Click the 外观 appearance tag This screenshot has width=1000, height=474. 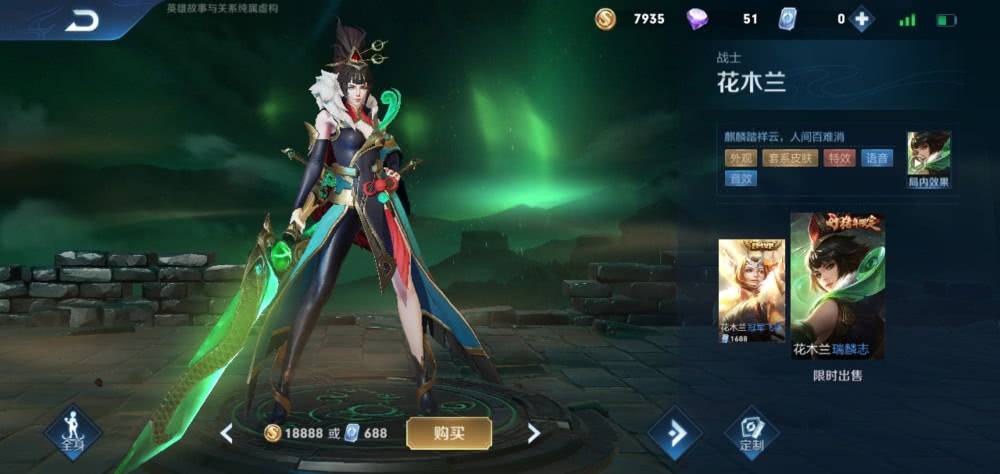coord(740,158)
